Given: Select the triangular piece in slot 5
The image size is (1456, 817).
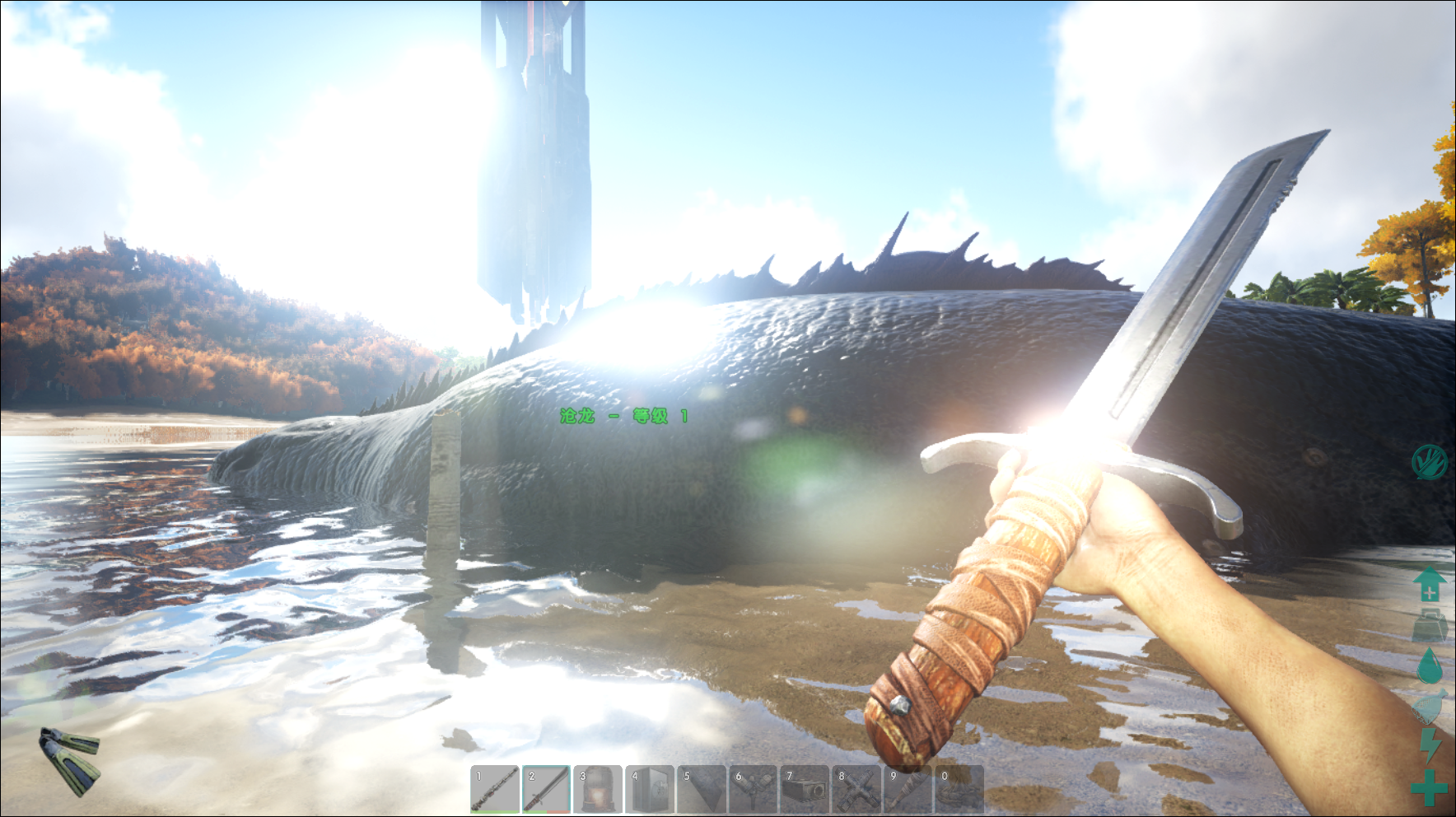Looking at the screenshot, I should click(701, 789).
